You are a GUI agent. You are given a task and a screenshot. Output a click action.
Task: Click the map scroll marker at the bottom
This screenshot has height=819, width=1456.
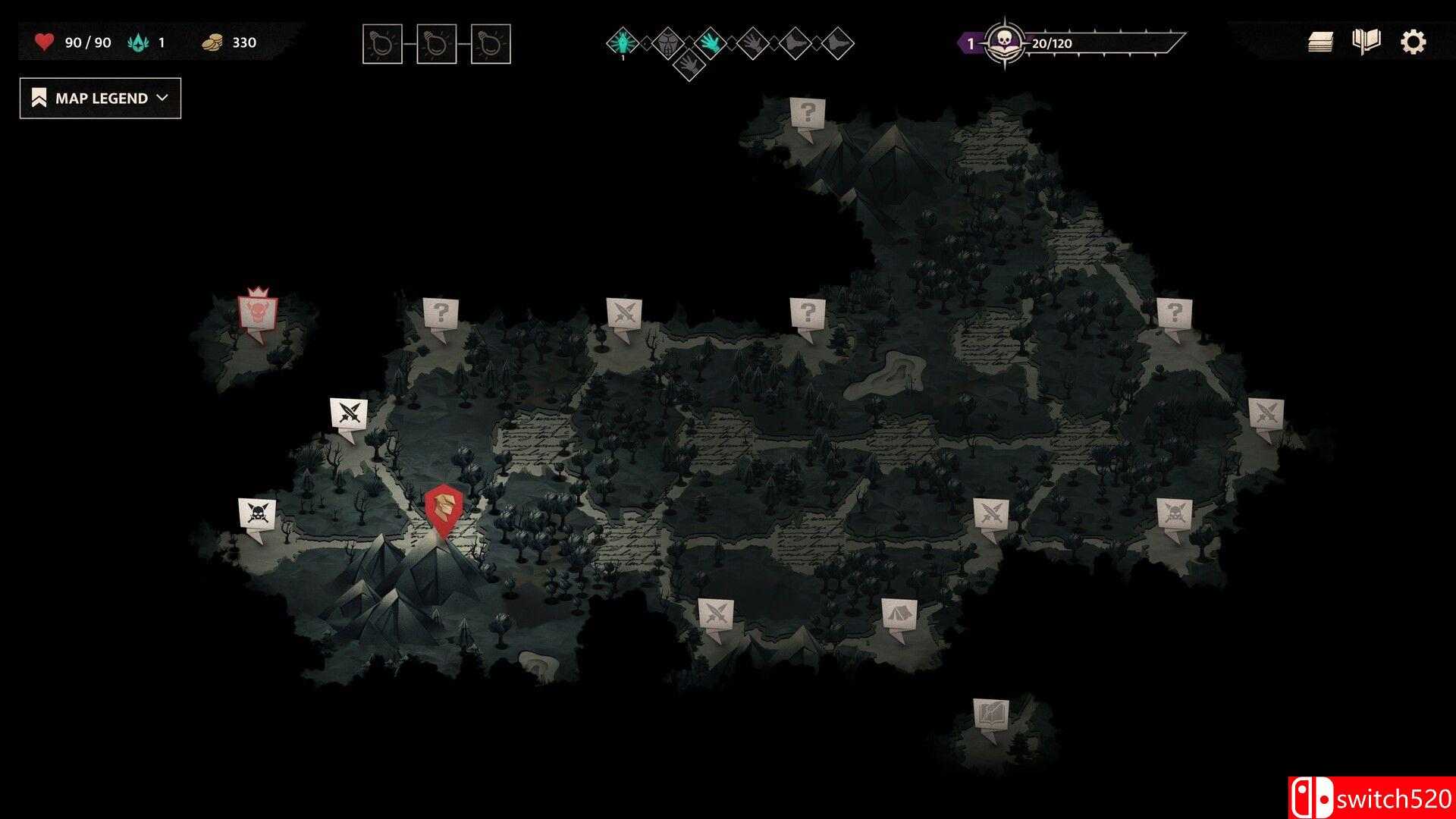tap(990, 713)
